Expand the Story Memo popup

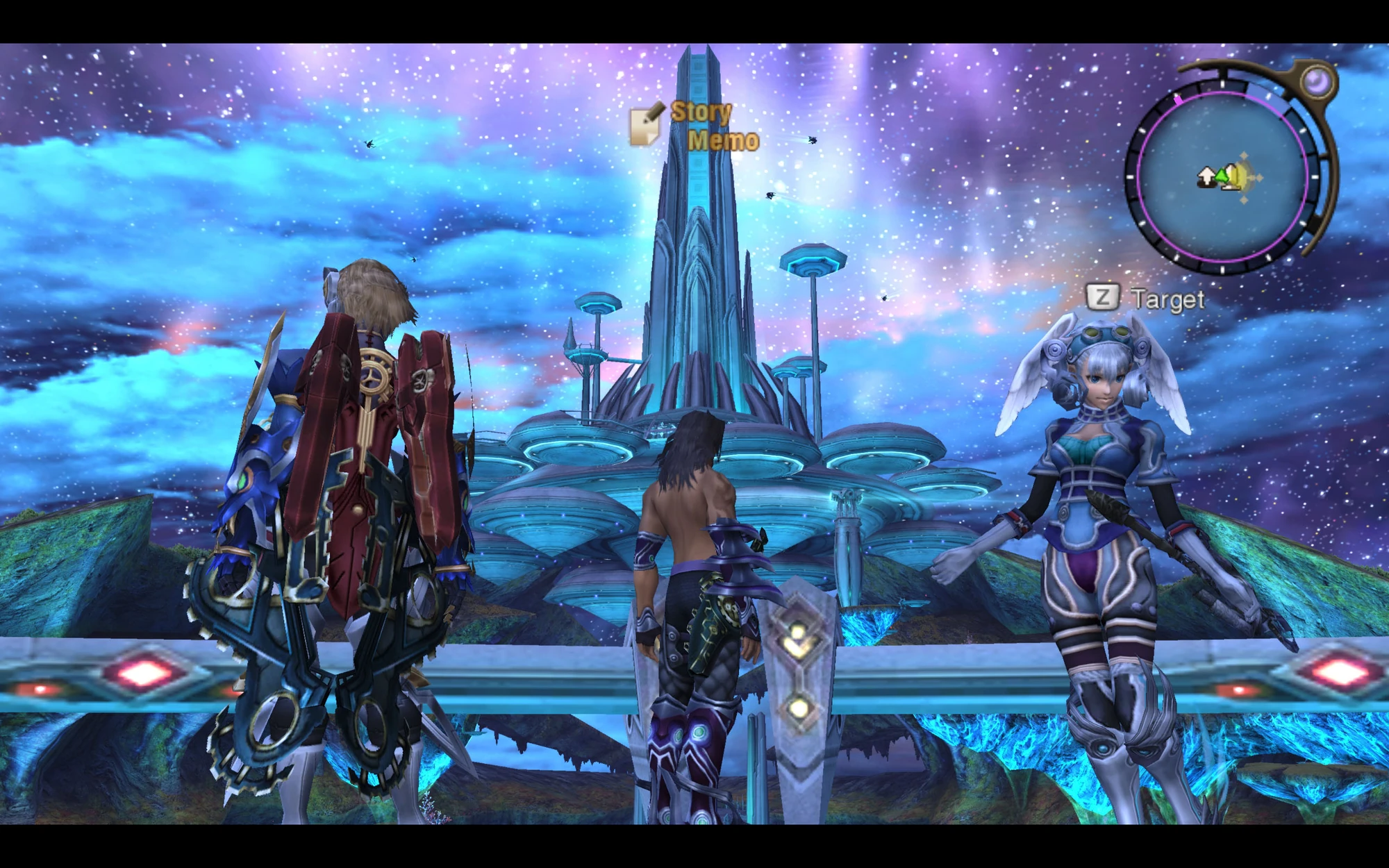(x=694, y=125)
